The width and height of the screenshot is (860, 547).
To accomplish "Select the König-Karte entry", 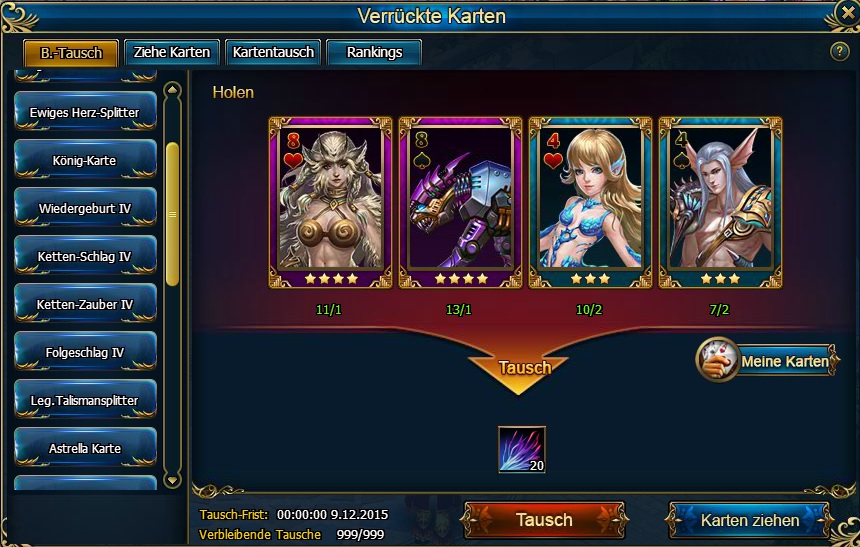I will click(85, 160).
